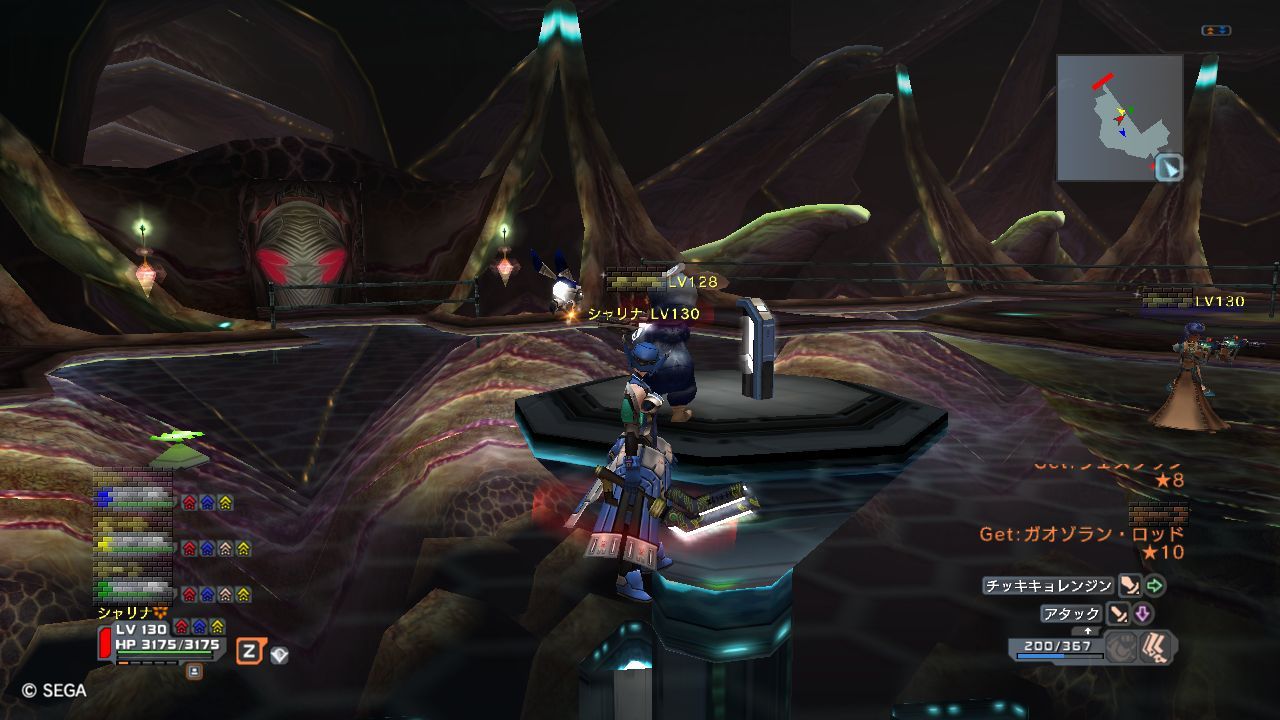
Task: Click the small portrait icon under HP
Action: tap(194, 671)
